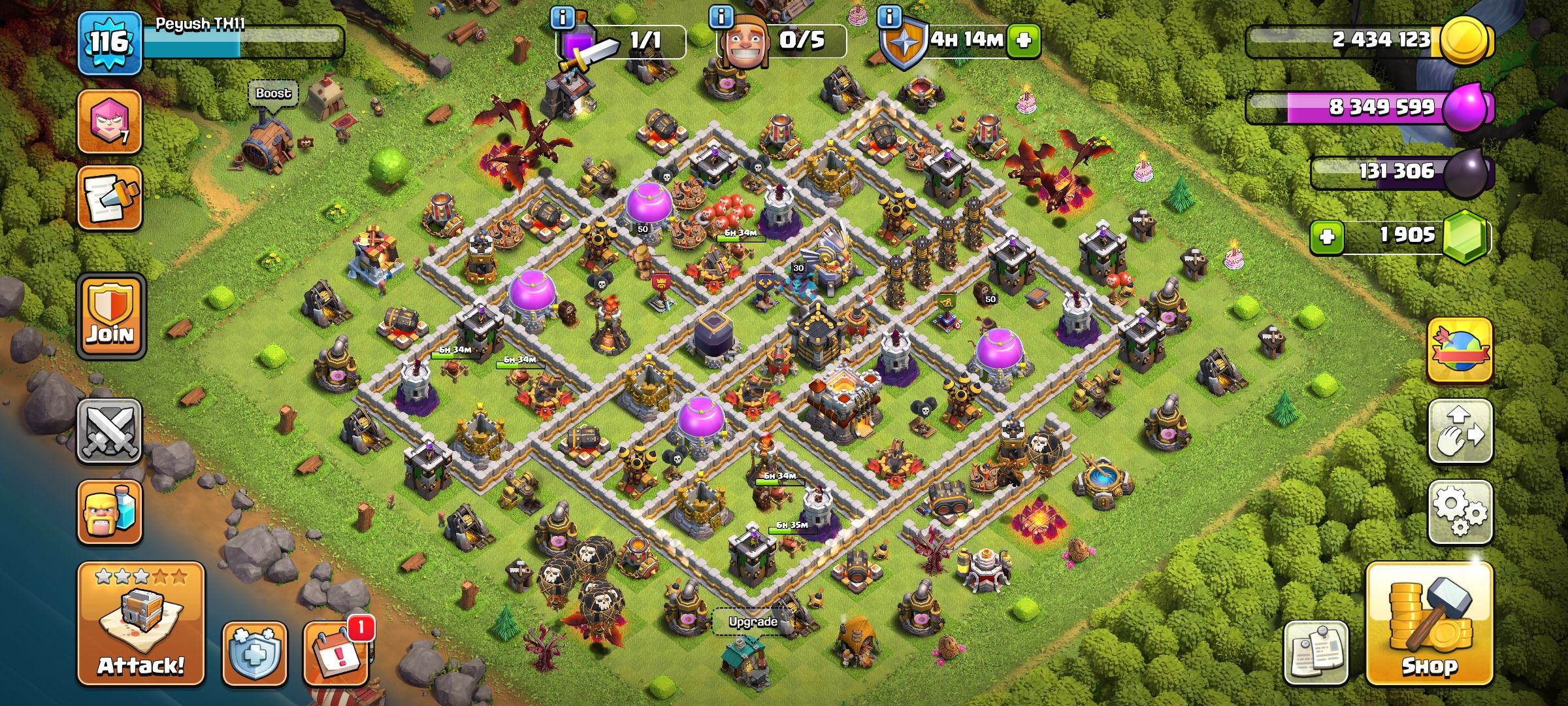
Task: Show the laboratory potion info
Action: 562,17
